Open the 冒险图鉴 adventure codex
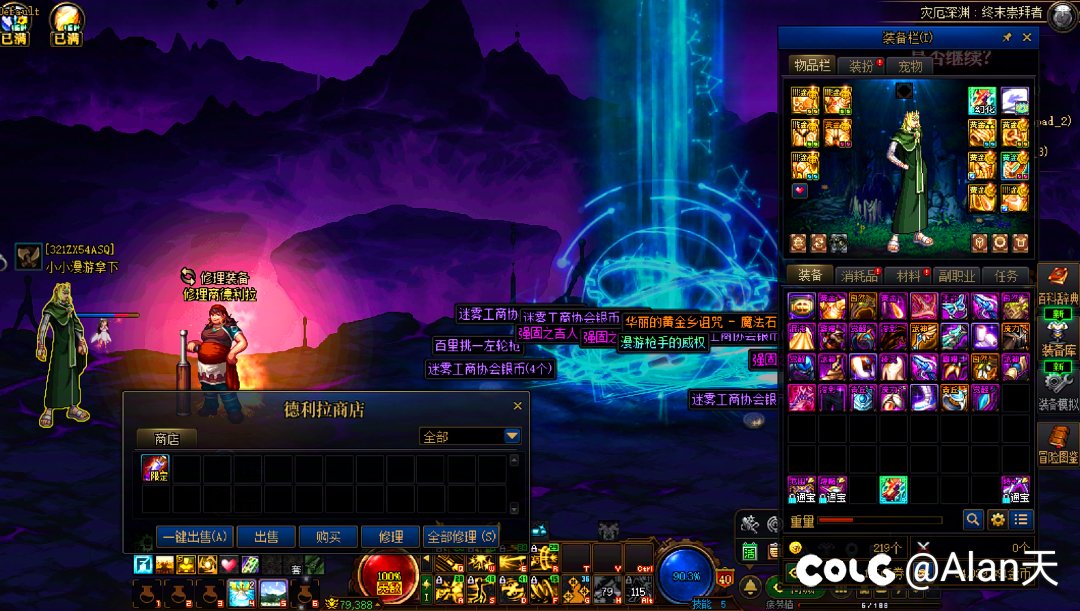Viewport: 1080px width, 611px height. point(1058,445)
